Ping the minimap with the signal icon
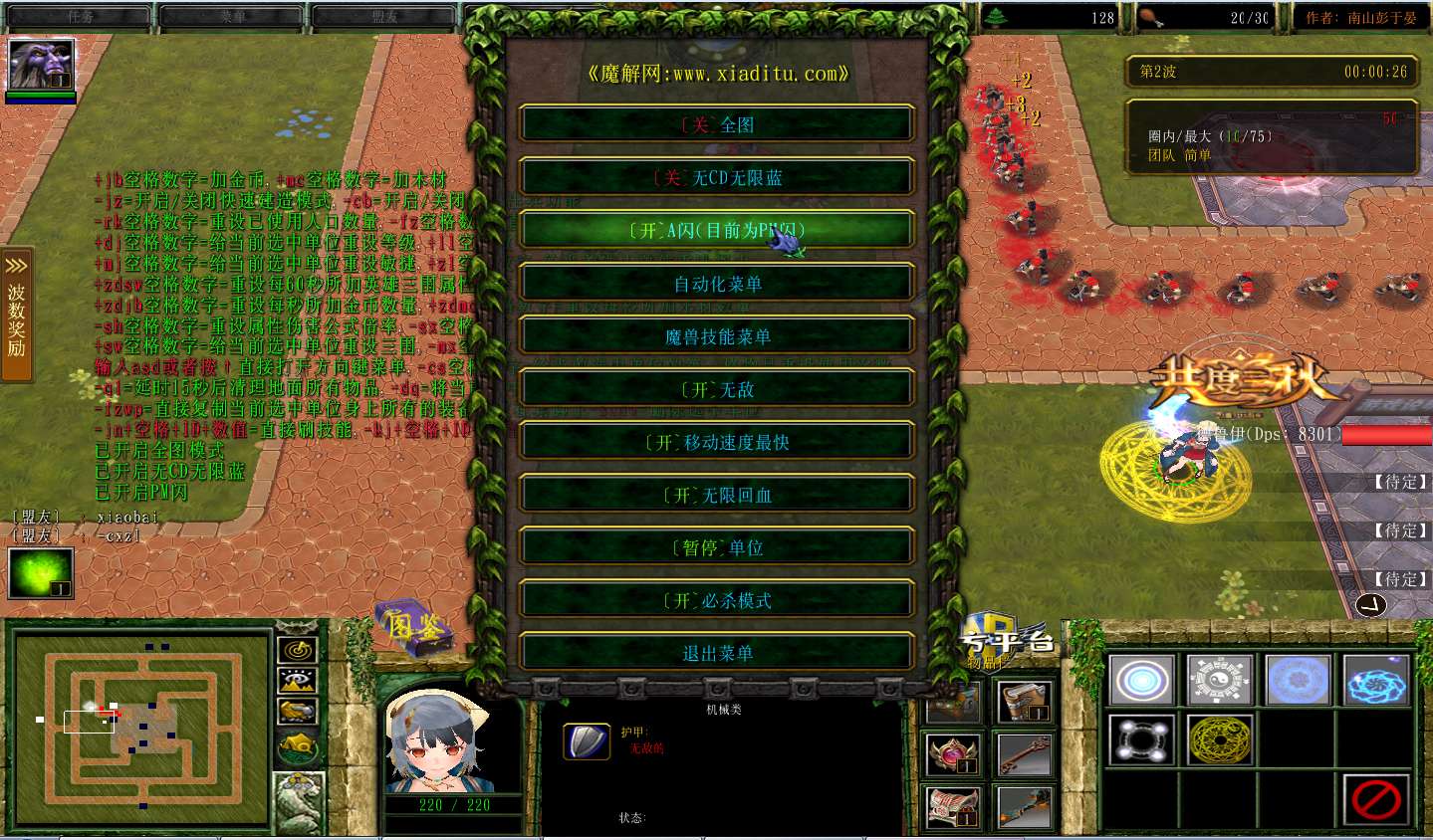This screenshot has height=840, width=1433. tap(297, 651)
